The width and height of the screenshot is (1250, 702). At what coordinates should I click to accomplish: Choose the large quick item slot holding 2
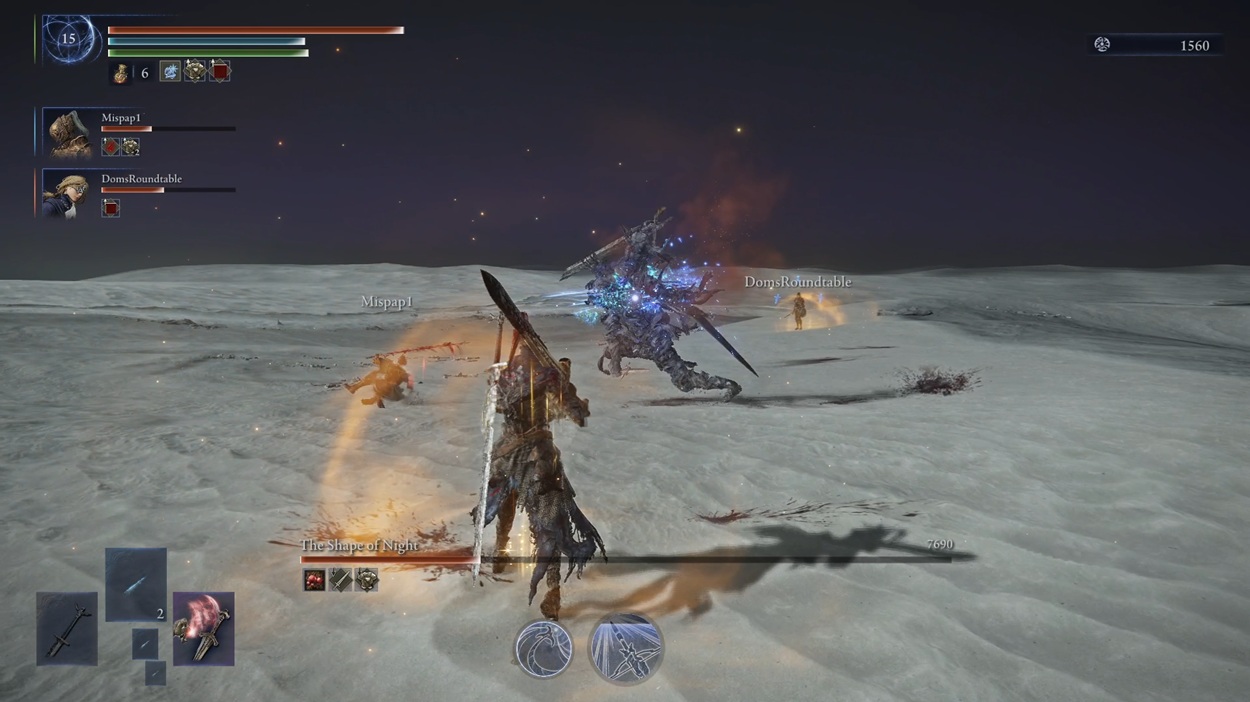(x=136, y=584)
